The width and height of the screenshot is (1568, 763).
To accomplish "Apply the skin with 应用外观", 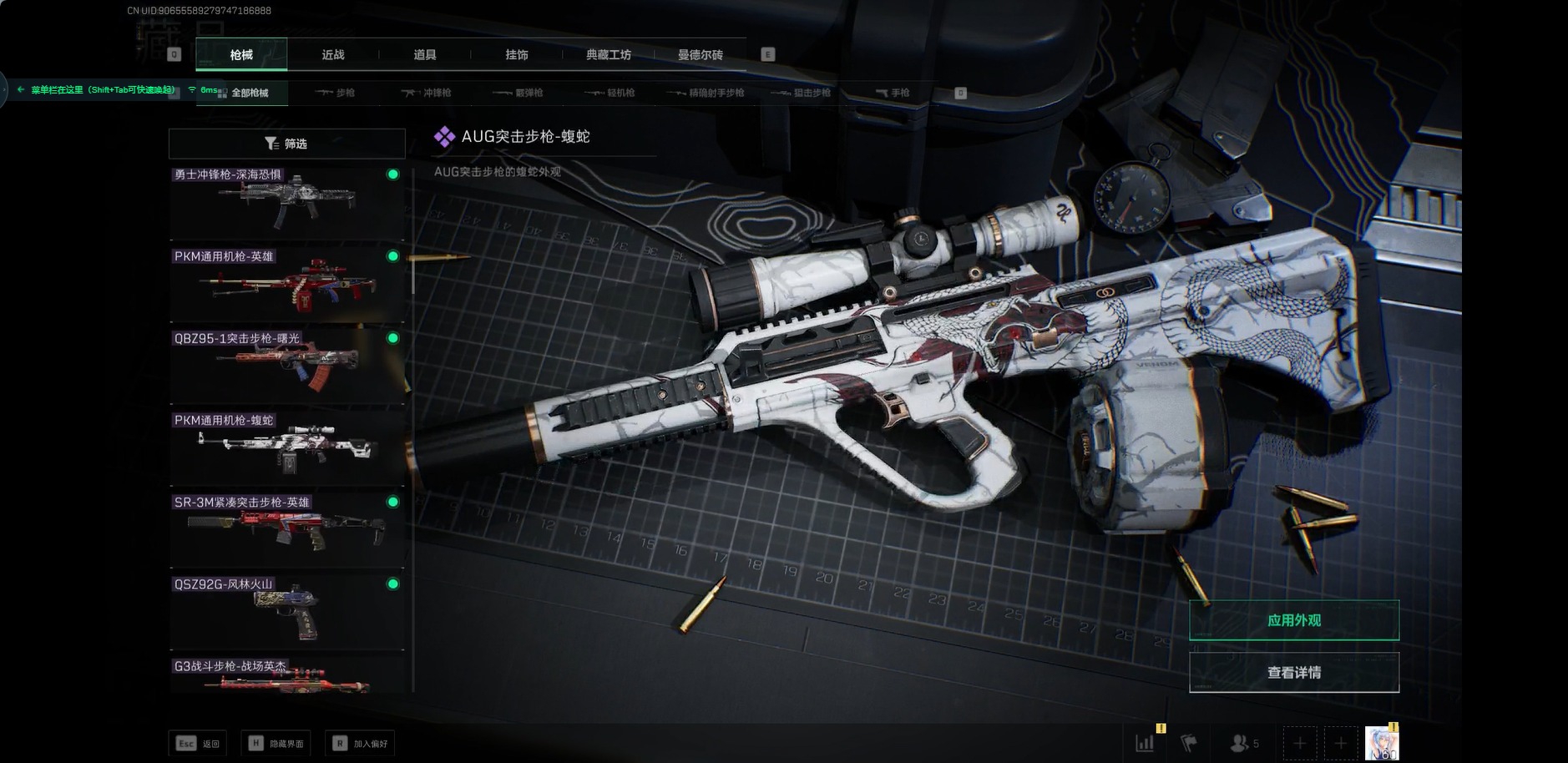I will click(x=1293, y=620).
